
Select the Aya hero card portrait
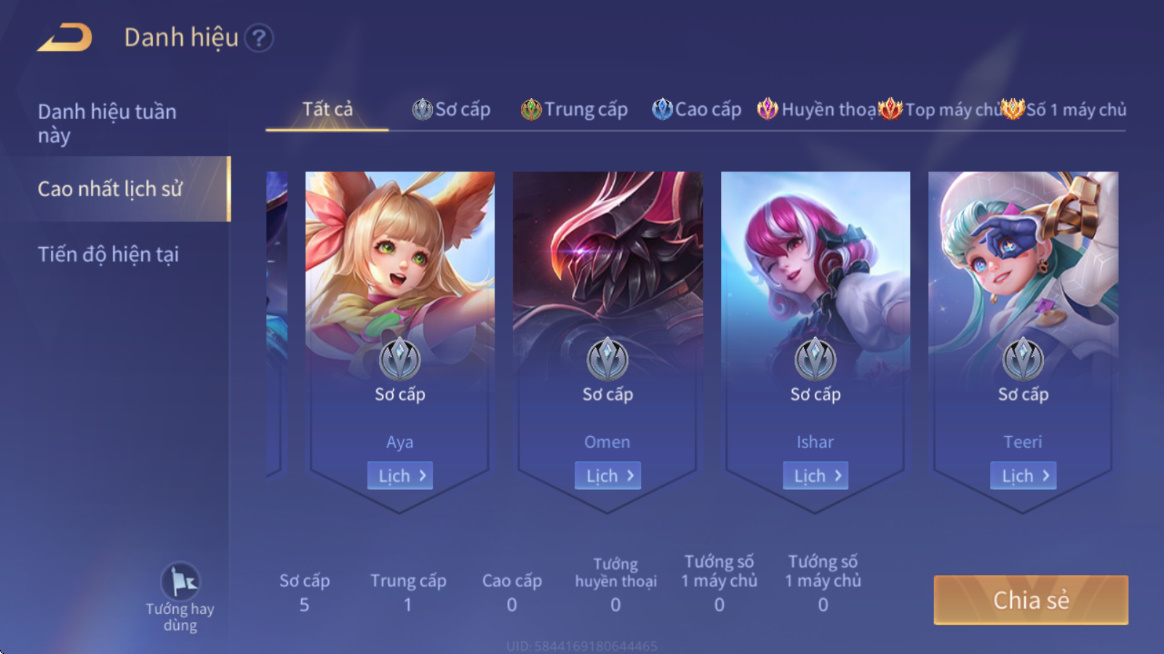point(400,265)
